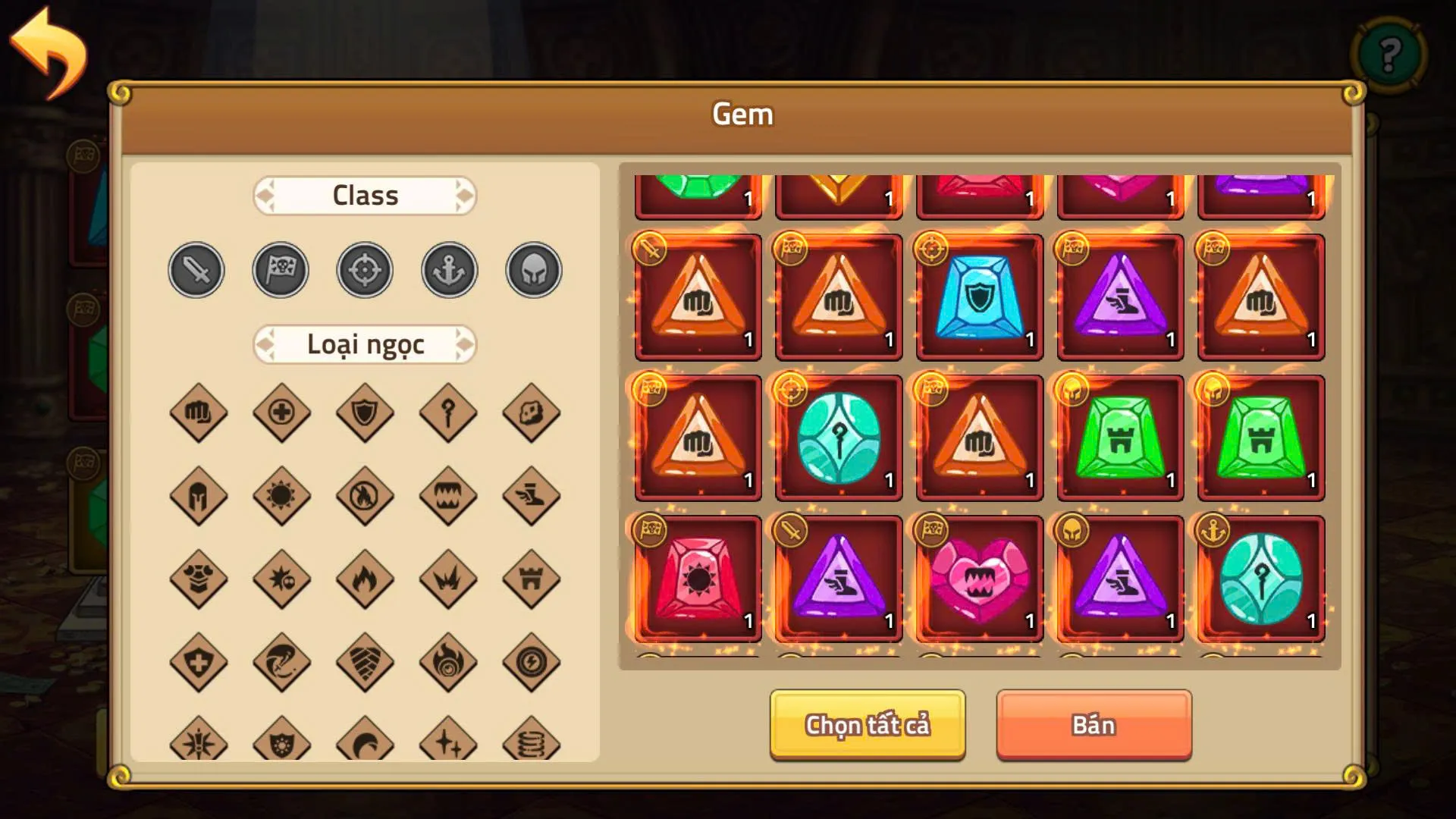Select the sword class filter
This screenshot has height=819, width=1456.
[x=196, y=270]
